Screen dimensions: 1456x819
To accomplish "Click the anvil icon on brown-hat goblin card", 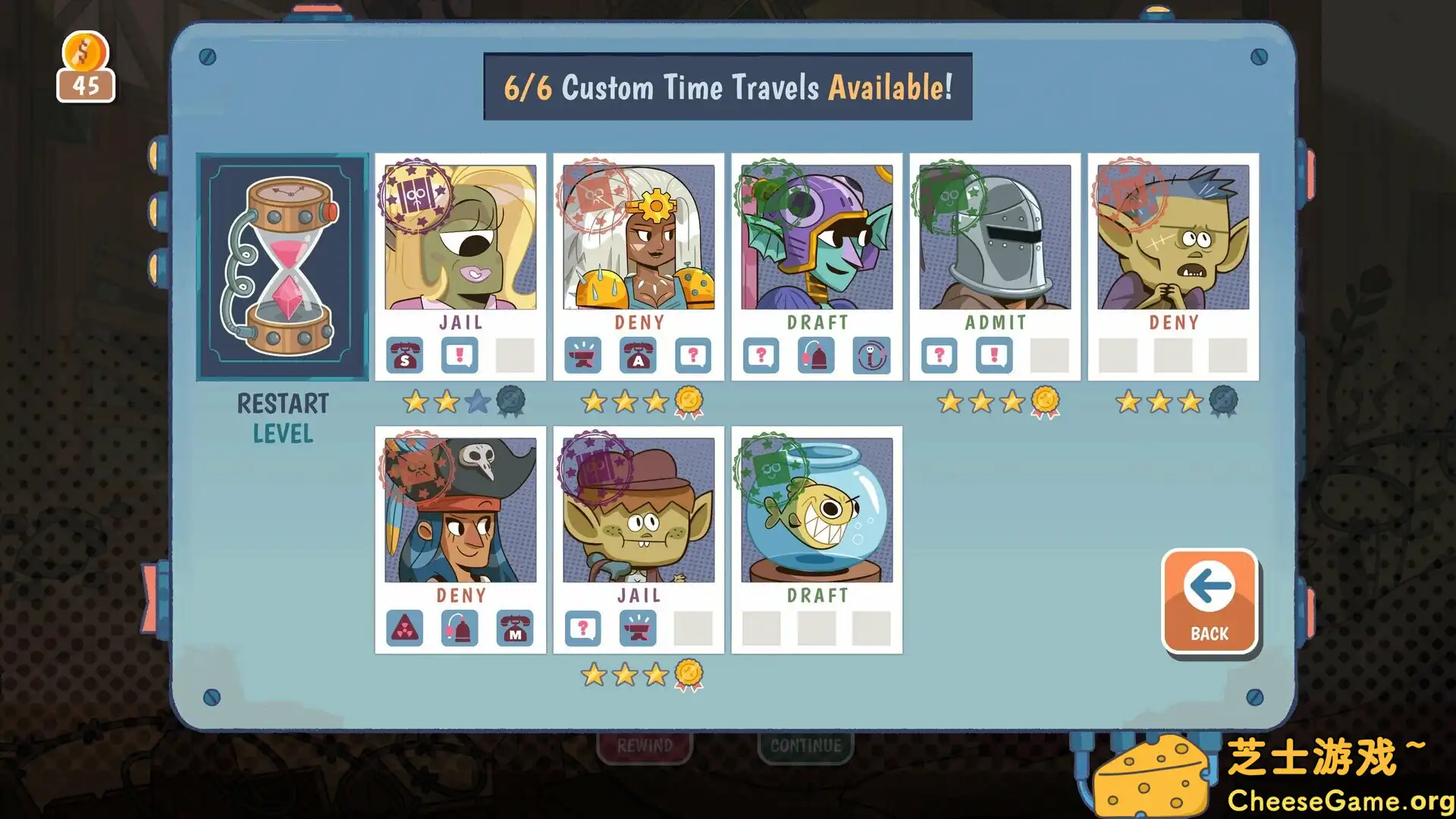I will [x=638, y=628].
